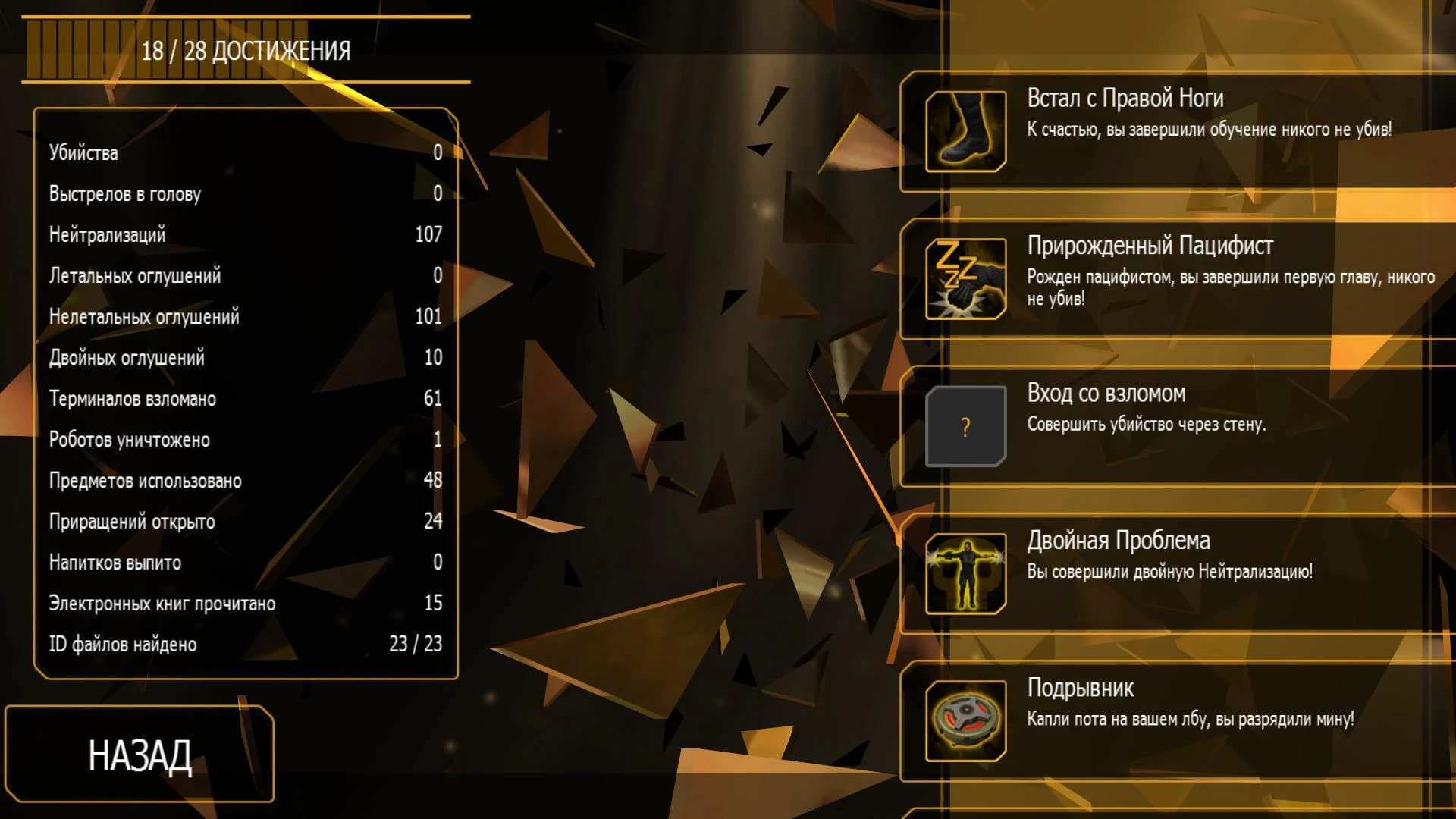Select the 'Нейтрализаций' statistic showing 107

[x=243, y=234]
